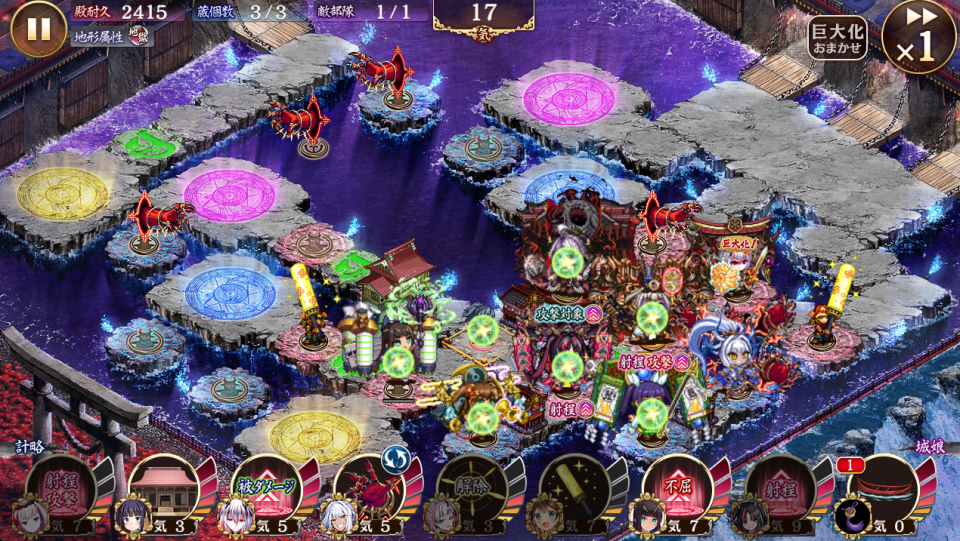Use the 射程 stratagem costing 9 ki
The image size is (960, 541).
coord(778,491)
